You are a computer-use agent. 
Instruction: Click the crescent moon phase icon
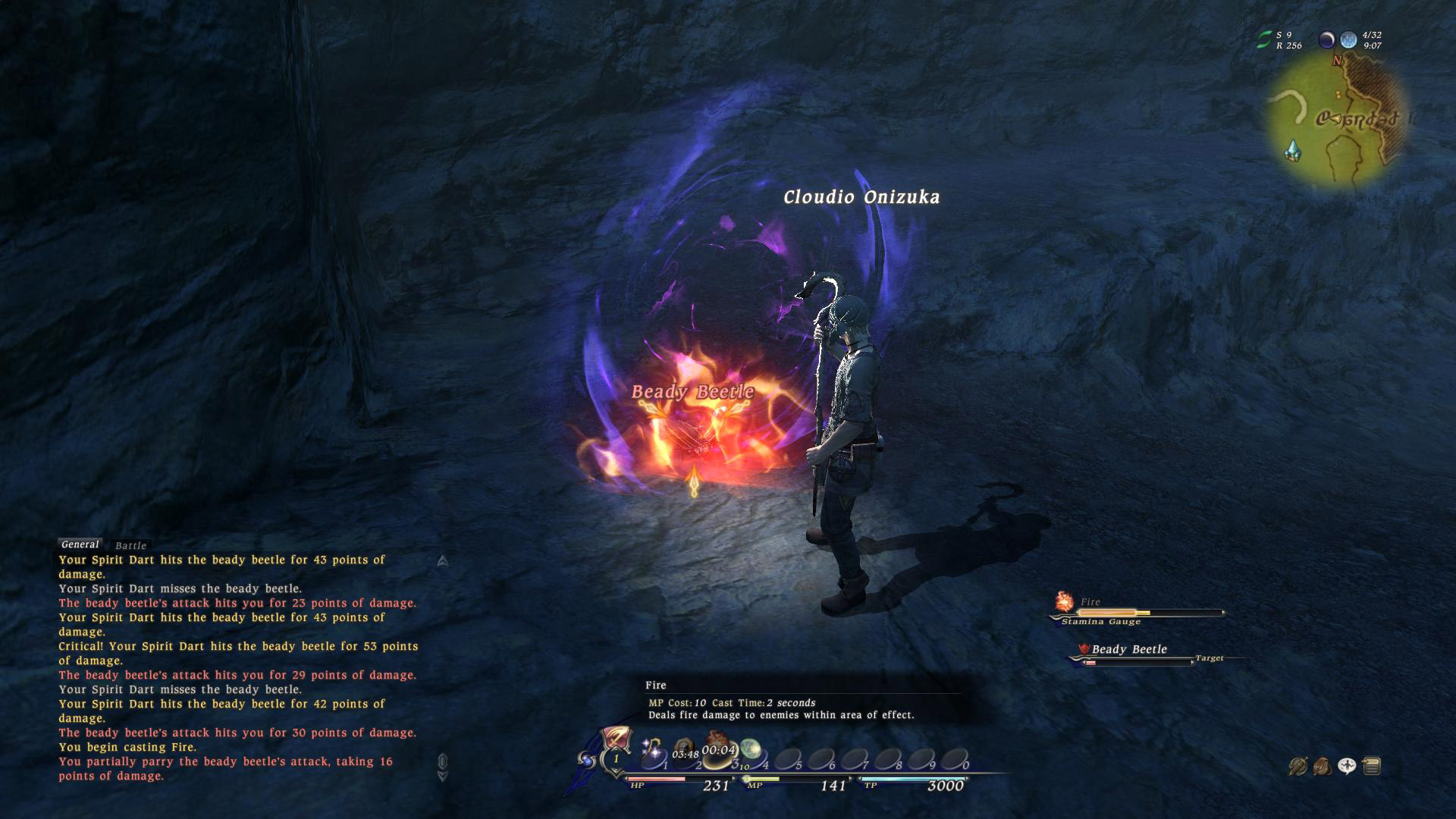pos(1326,39)
